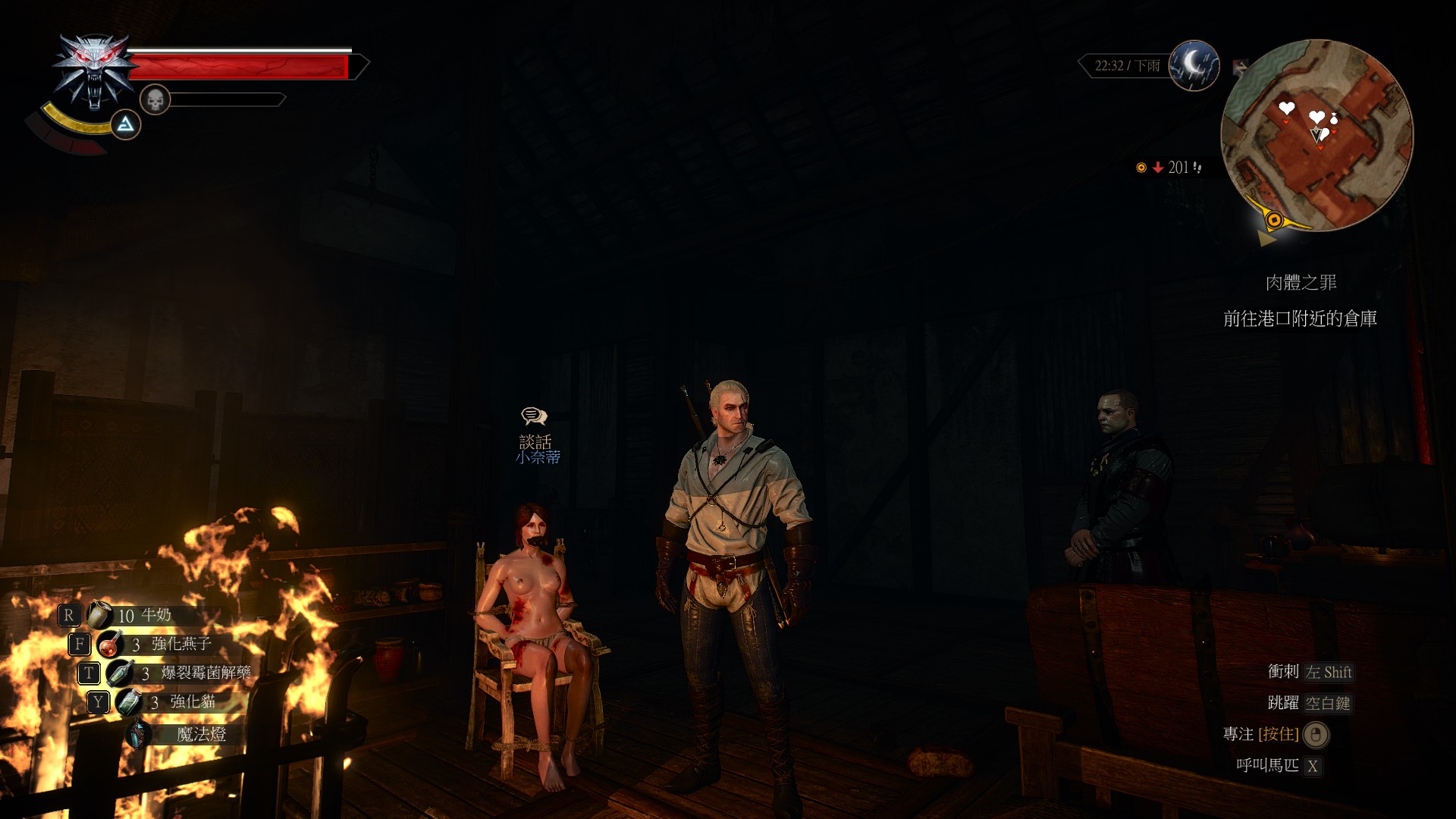This screenshot has width=1456, height=819.
Task: Click the toxicity skull icon
Action: click(x=155, y=98)
